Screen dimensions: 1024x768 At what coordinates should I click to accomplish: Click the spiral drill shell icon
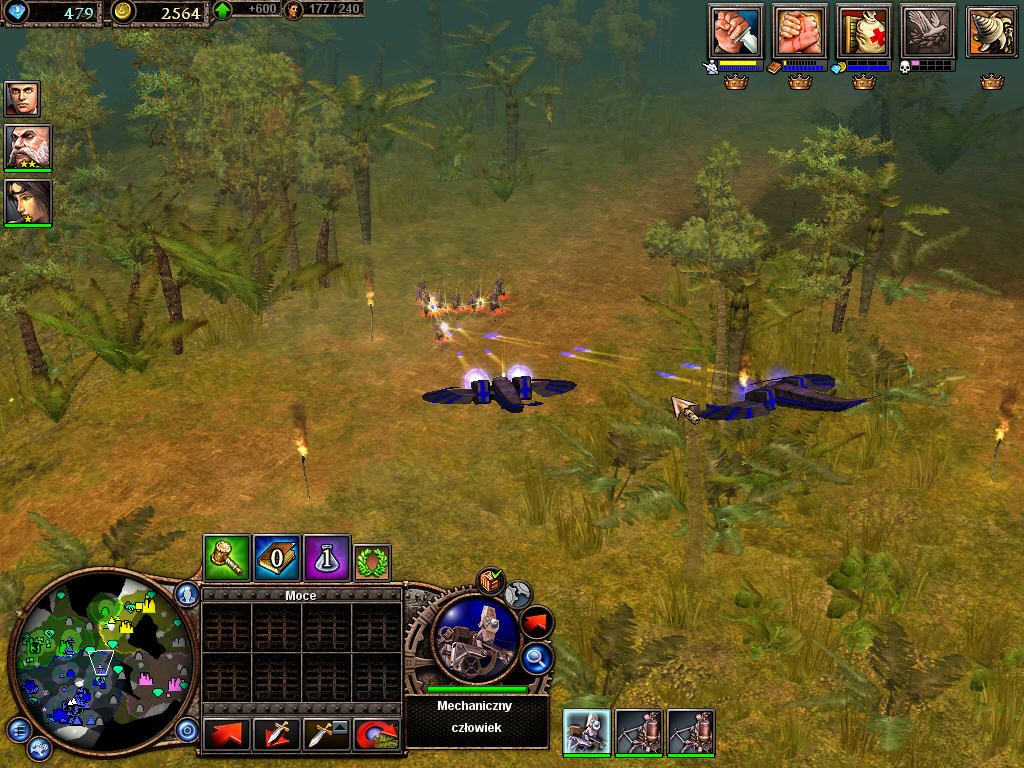point(991,32)
